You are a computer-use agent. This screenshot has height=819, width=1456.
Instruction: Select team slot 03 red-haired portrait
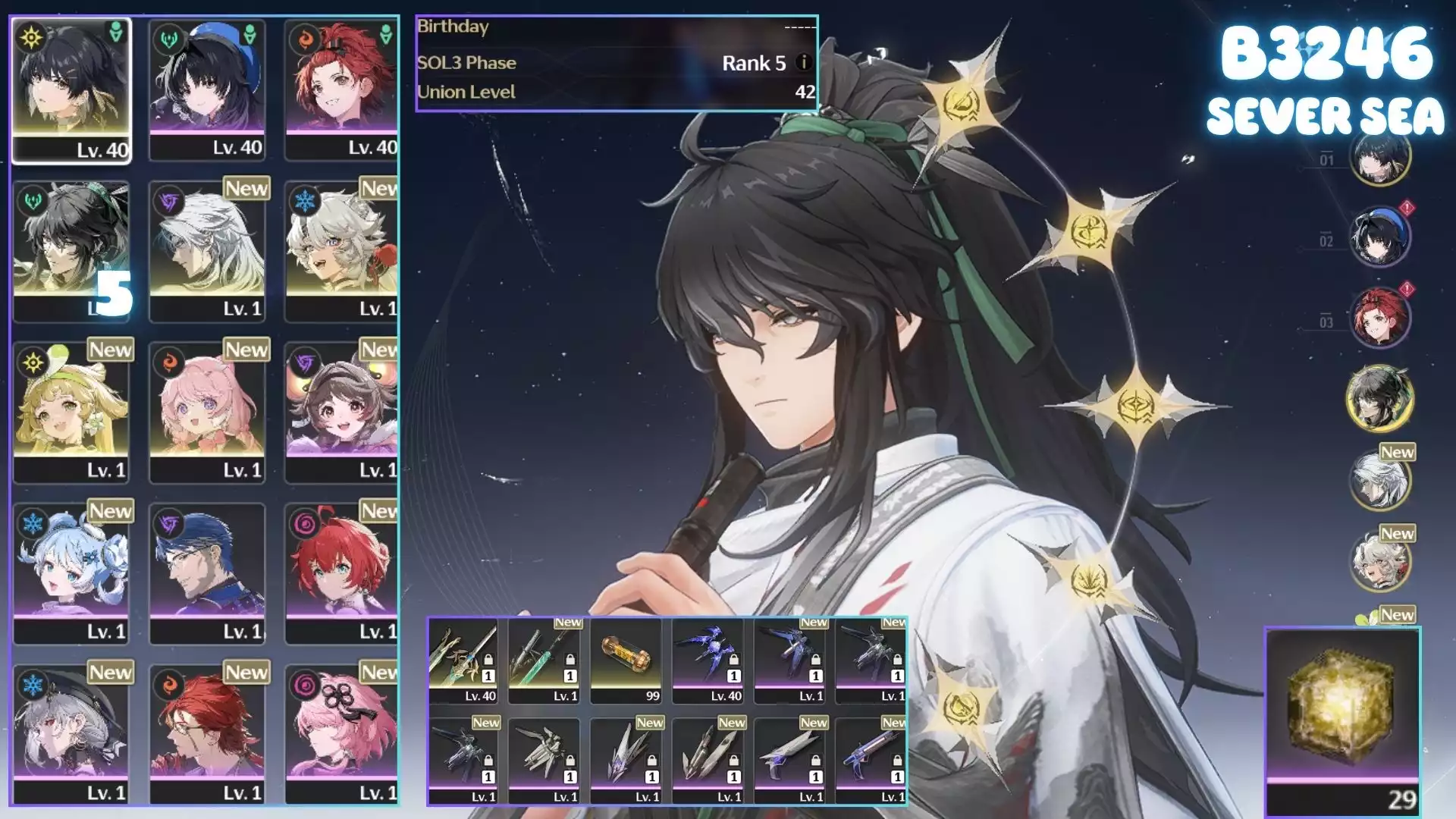1379,318
